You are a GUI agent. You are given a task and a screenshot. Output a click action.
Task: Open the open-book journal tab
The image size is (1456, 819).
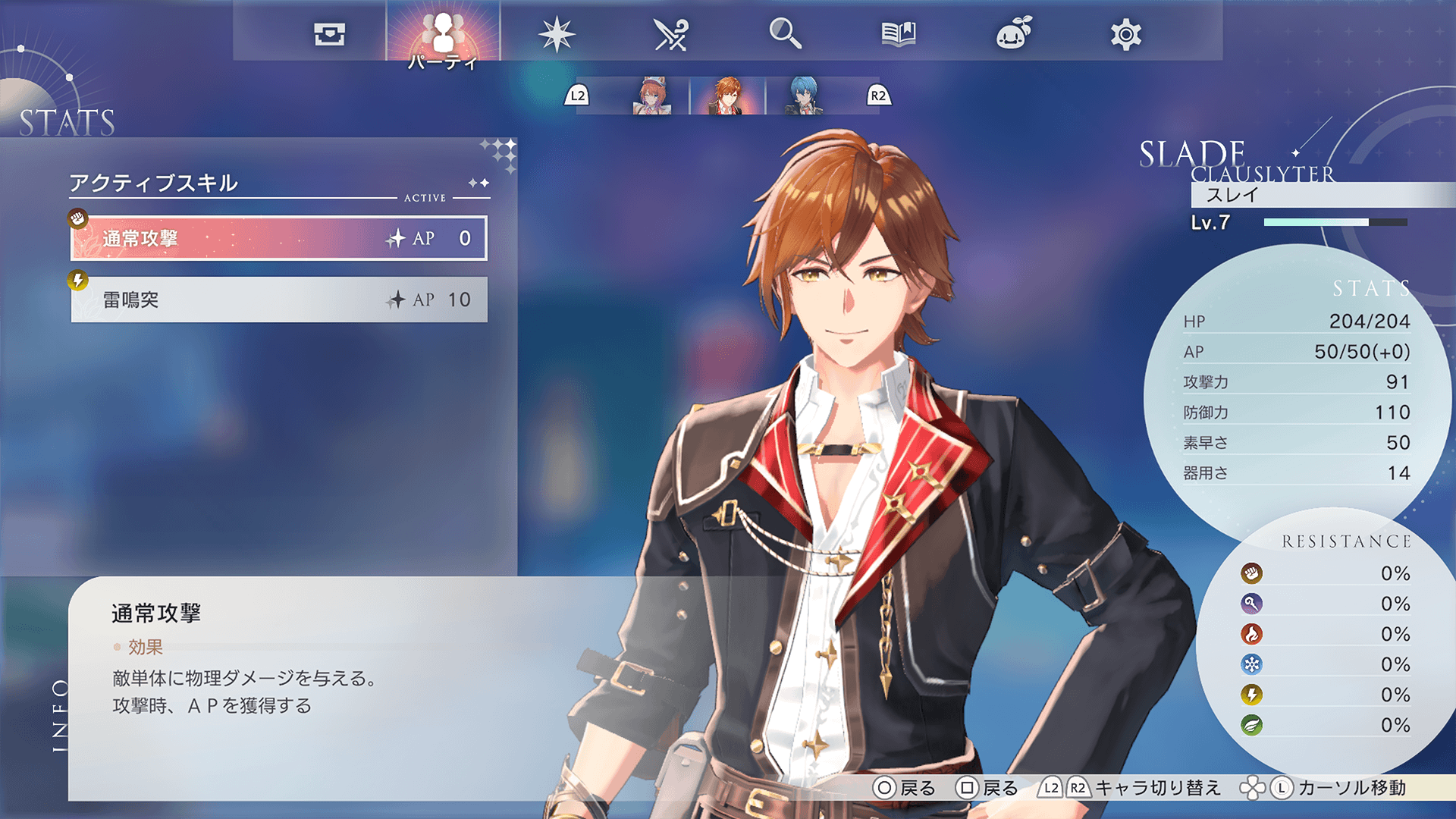tap(899, 34)
